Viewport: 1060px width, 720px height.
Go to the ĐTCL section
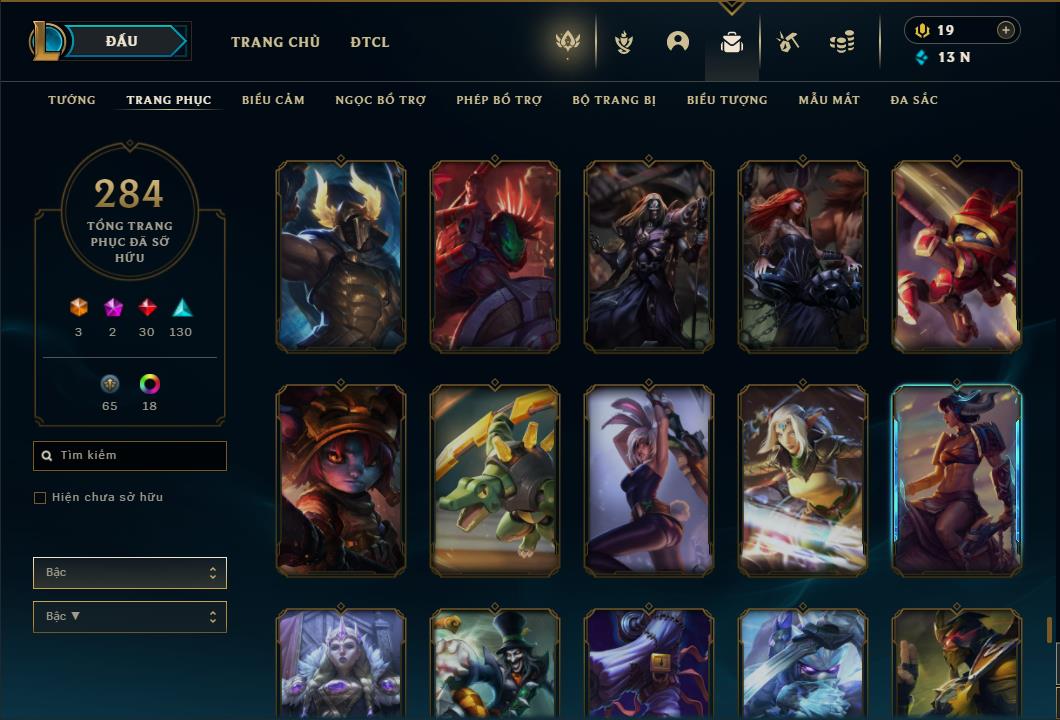[370, 42]
